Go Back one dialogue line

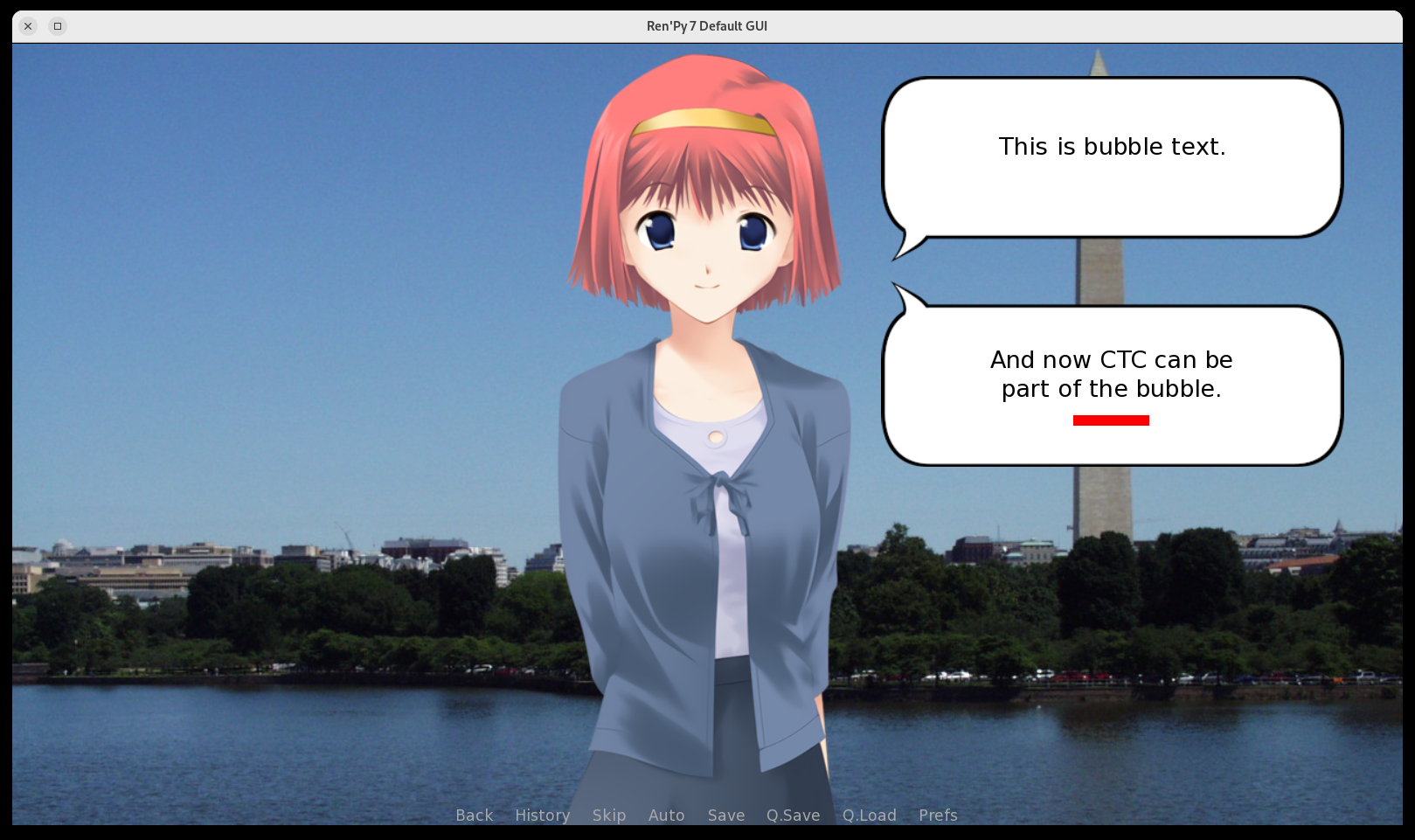click(474, 815)
